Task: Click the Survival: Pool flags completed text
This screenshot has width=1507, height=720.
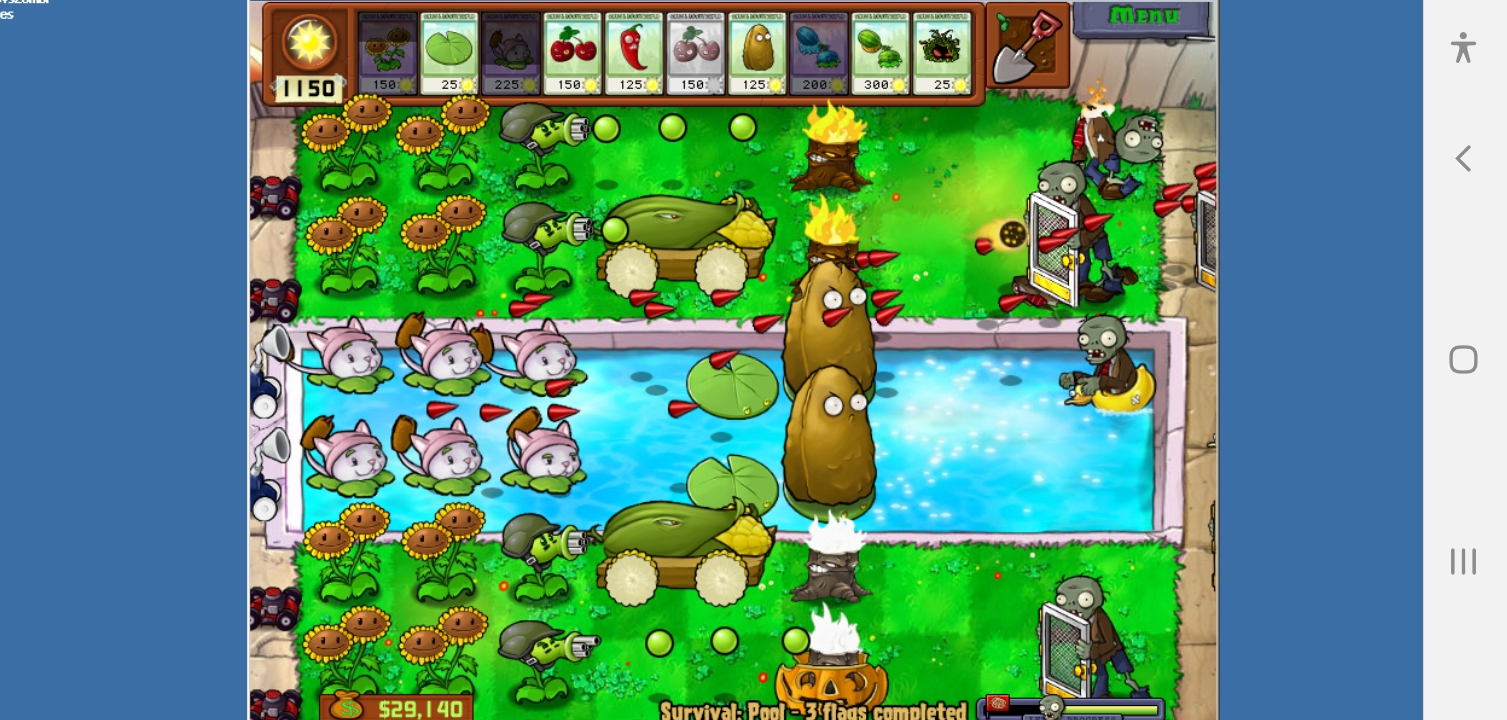Action: 813,709
